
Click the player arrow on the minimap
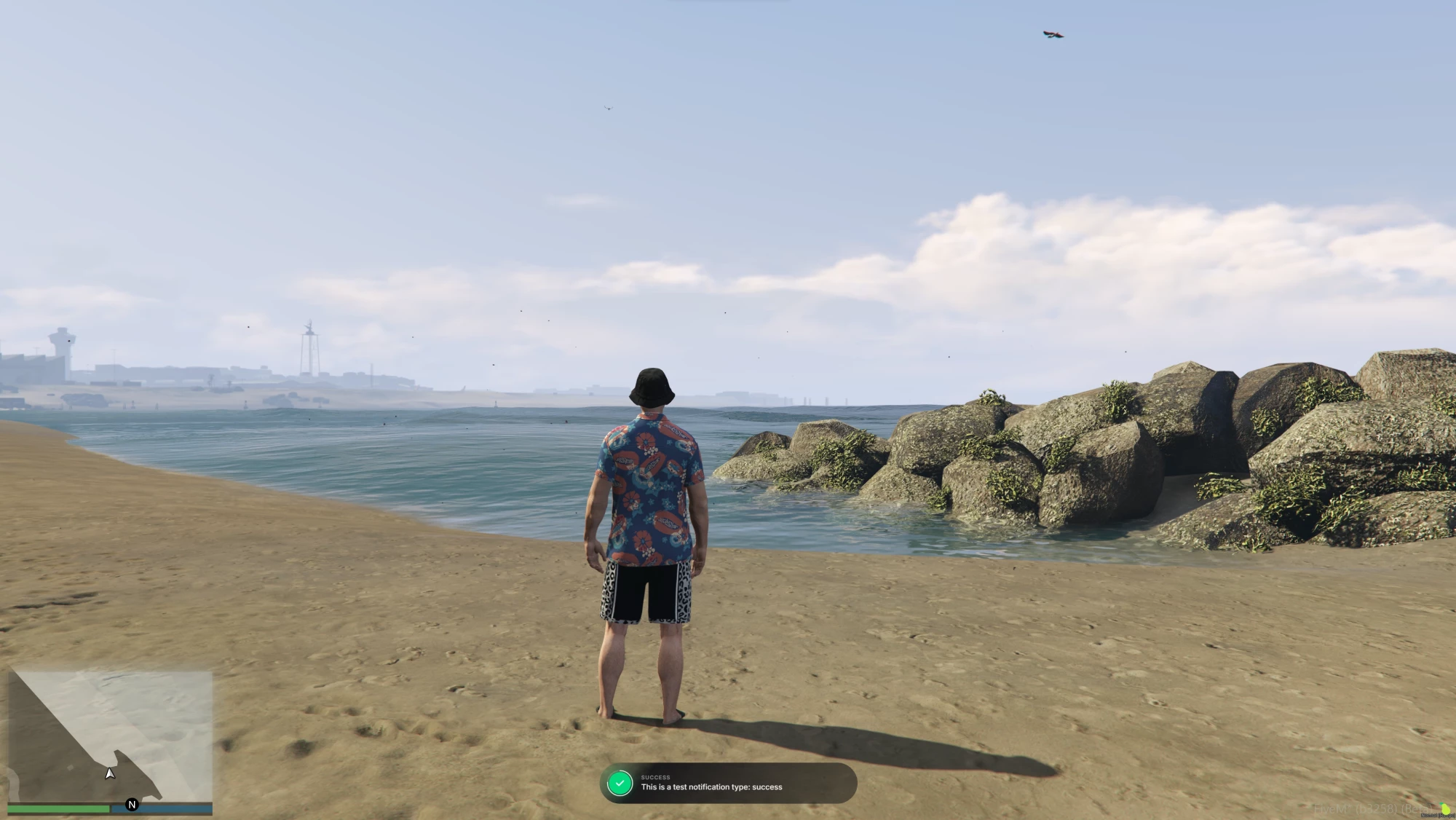(x=110, y=773)
